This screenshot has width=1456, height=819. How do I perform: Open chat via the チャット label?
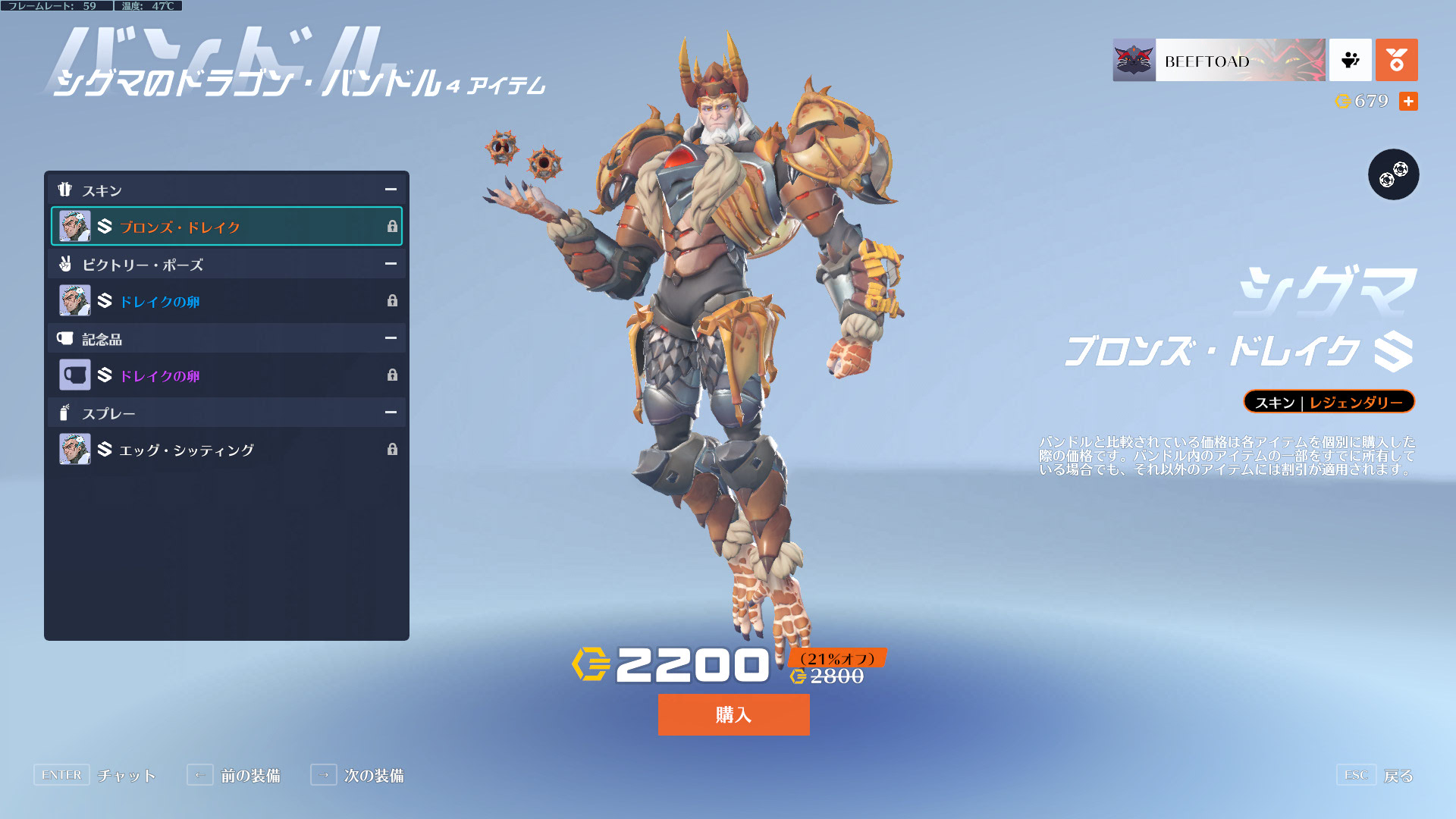[x=126, y=776]
